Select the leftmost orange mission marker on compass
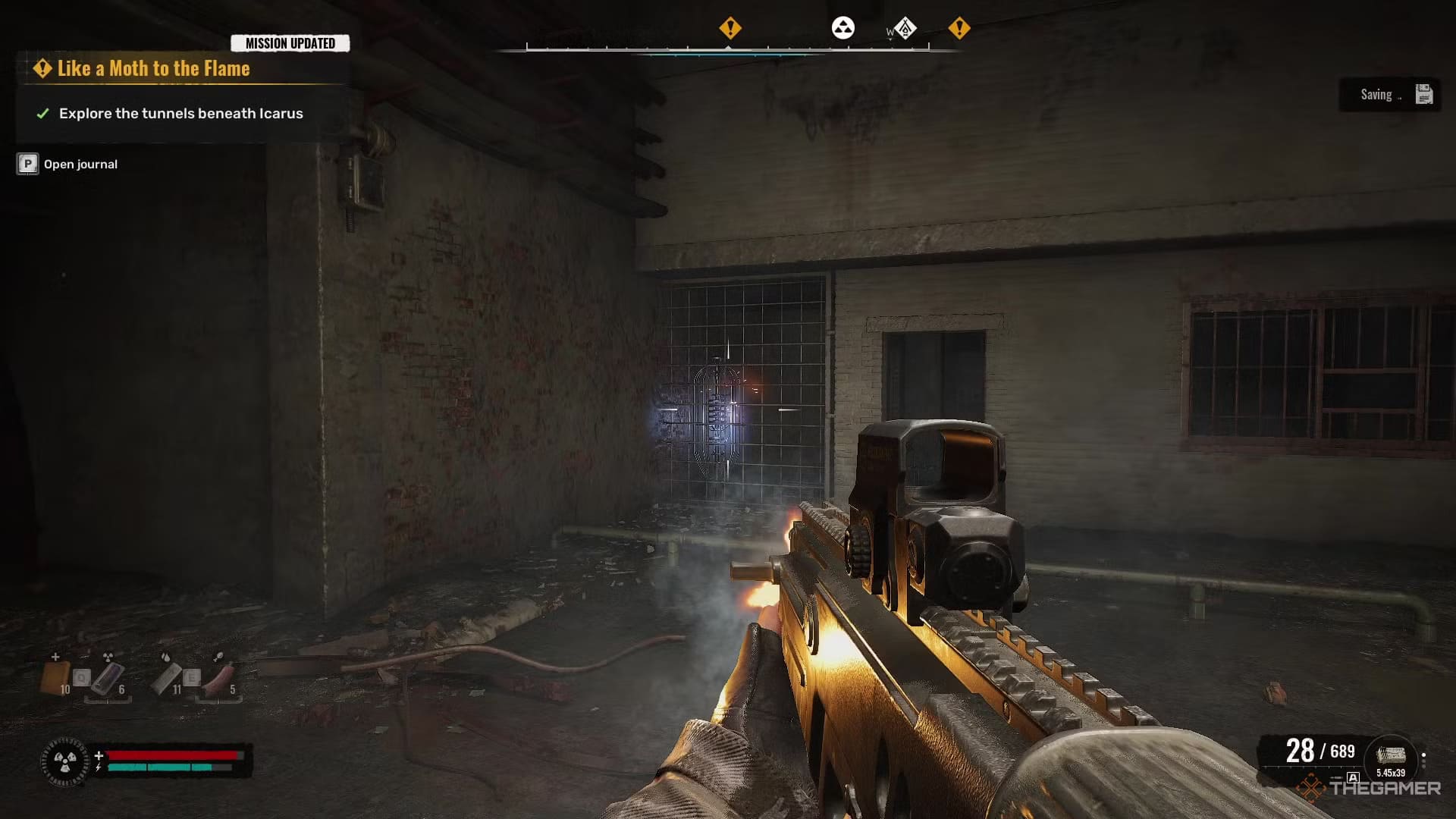The image size is (1456, 819). pos(730,28)
